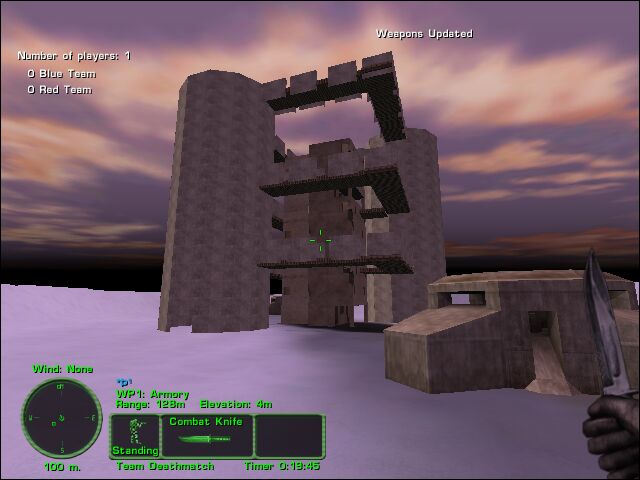The width and height of the screenshot is (640, 480).
Task: Click the circular compass radar
Action: pos(61,417)
